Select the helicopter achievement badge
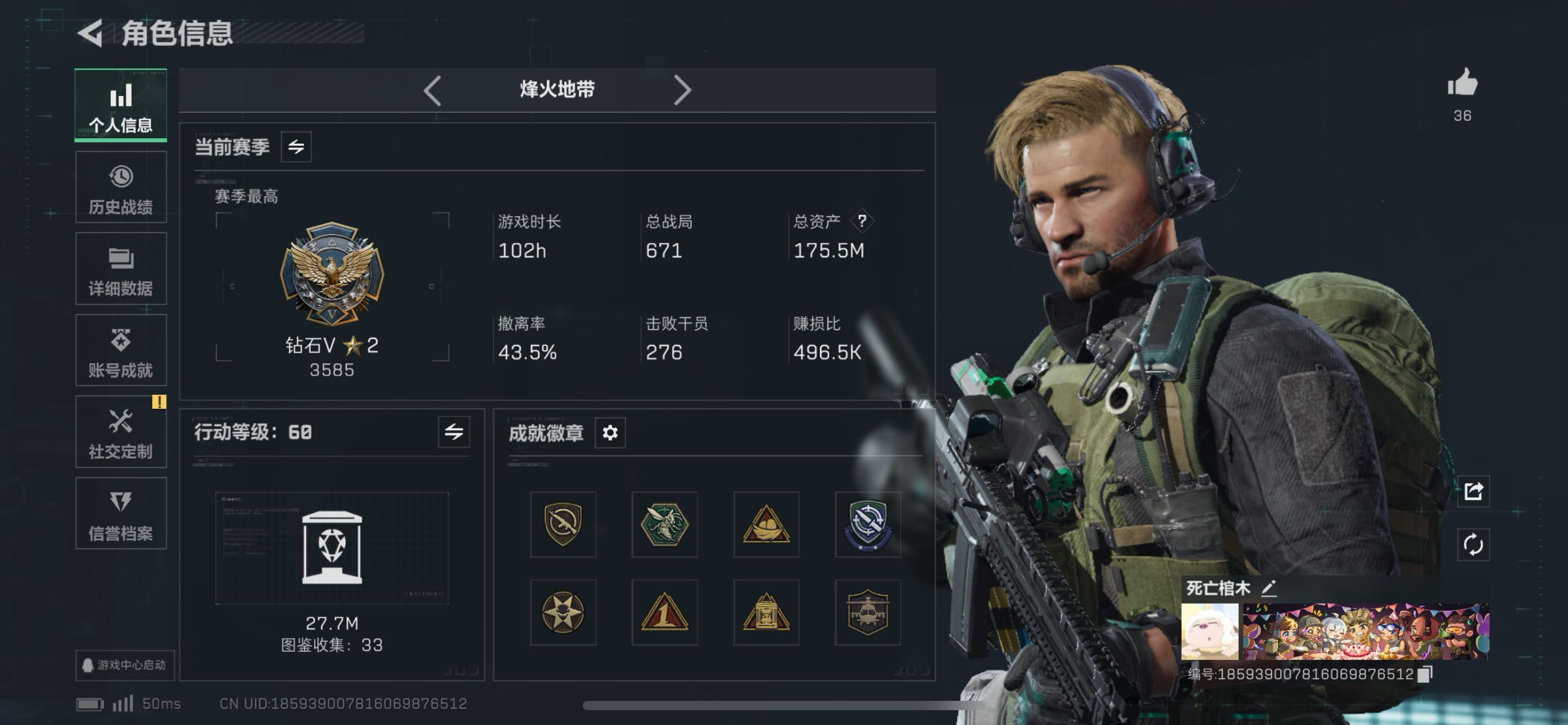The image size is (1568, 725). [x=868, y=612]
